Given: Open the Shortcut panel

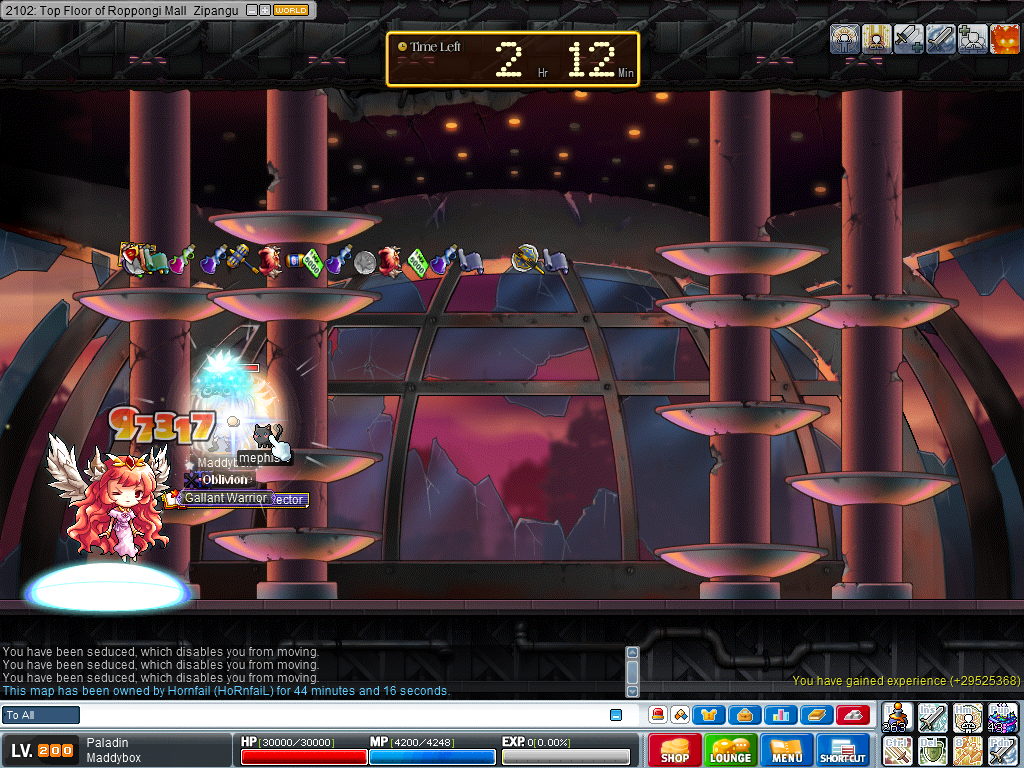Looking at the screenshot, I should click(843, 750).
